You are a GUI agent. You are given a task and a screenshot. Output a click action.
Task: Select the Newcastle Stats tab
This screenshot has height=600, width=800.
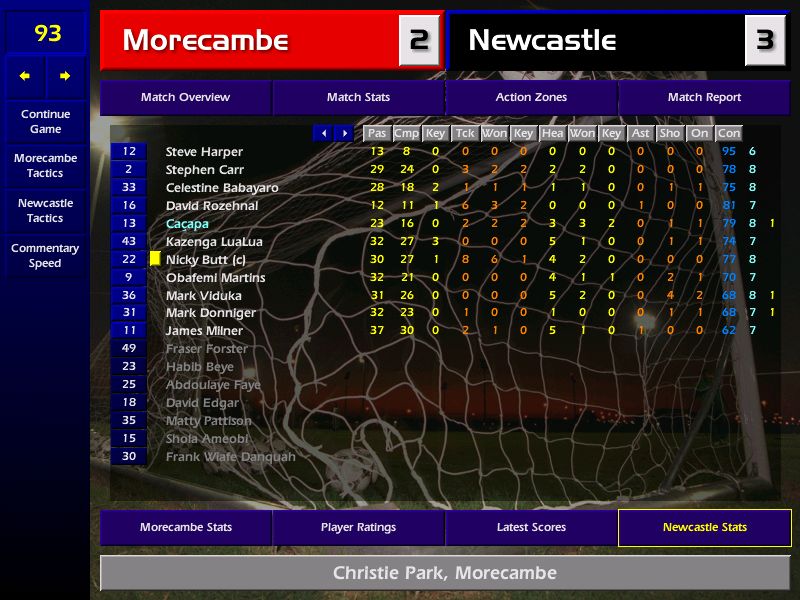click(x=704, y=527)
